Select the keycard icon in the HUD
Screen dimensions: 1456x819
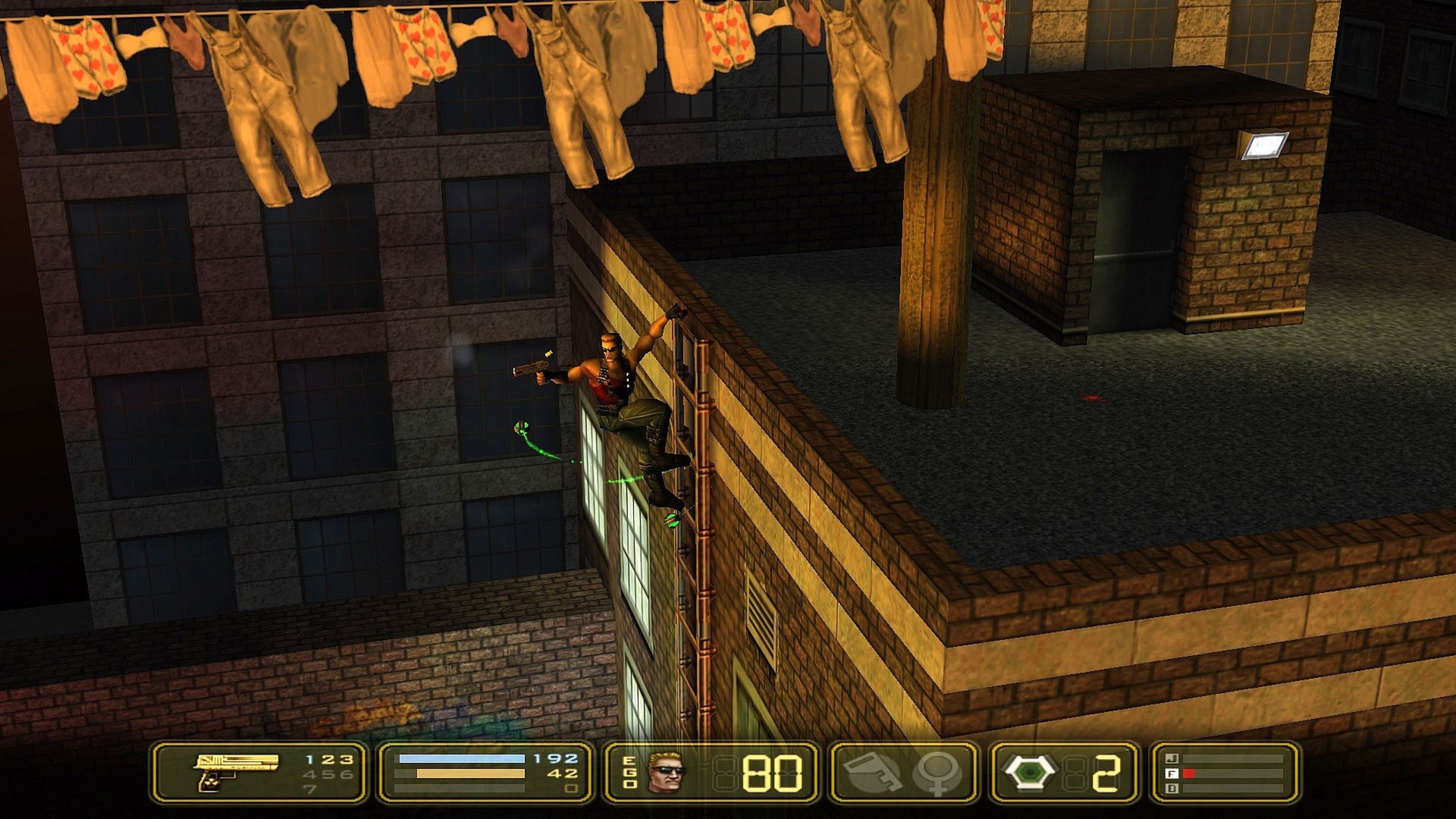(871, 773)
